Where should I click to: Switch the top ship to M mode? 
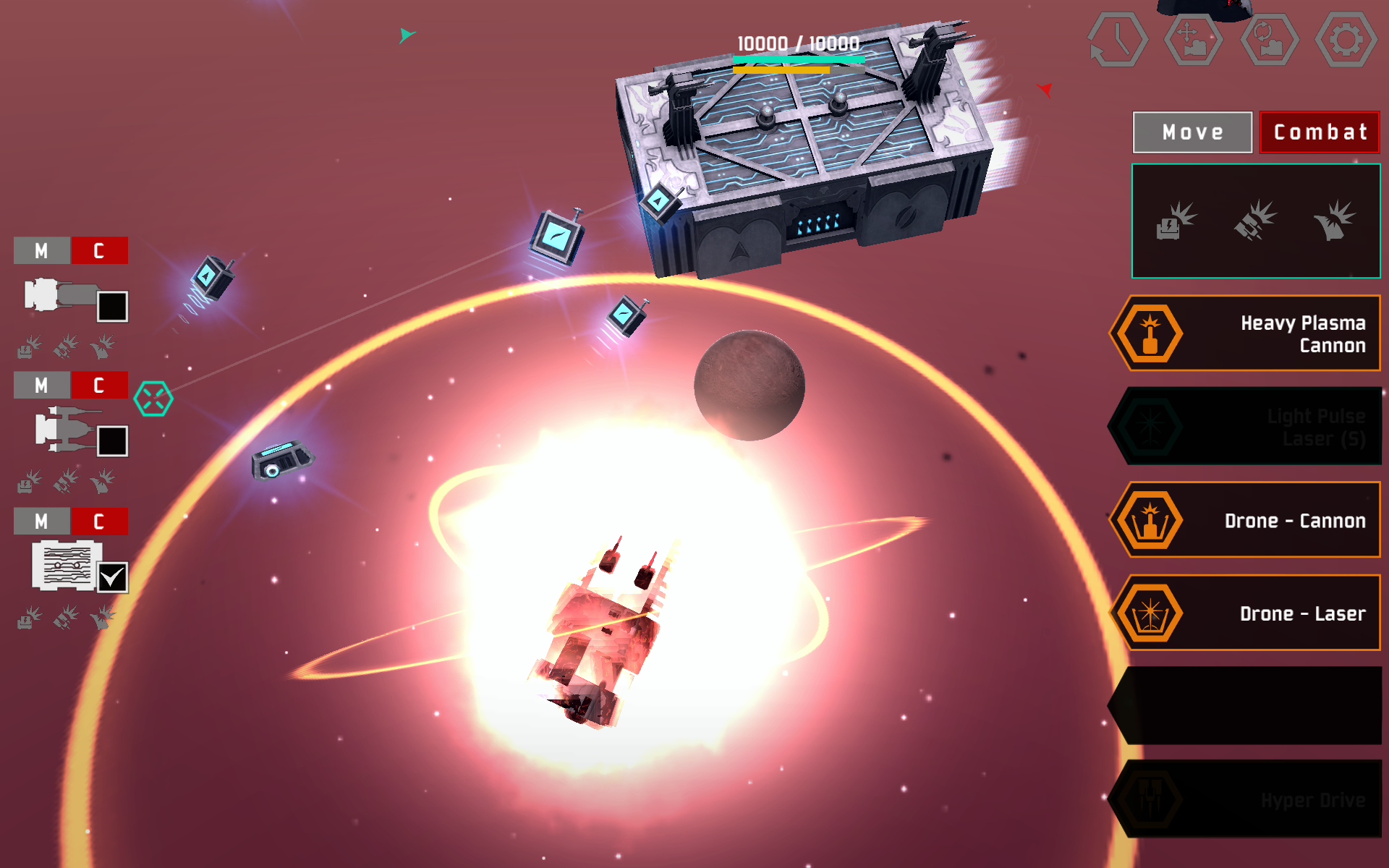(x=41, y=251)
